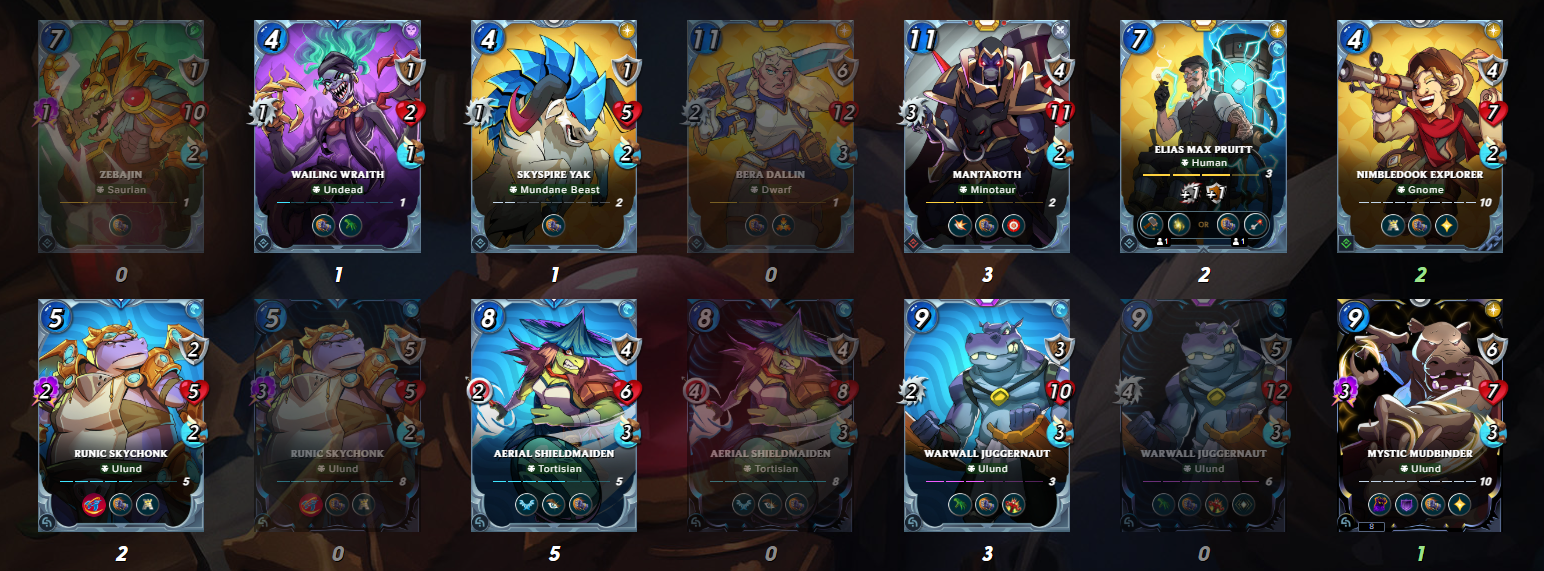Pick the Skyspire Yak card
The width and height of the screenshot is (1544, 571).
click(555, 136)
